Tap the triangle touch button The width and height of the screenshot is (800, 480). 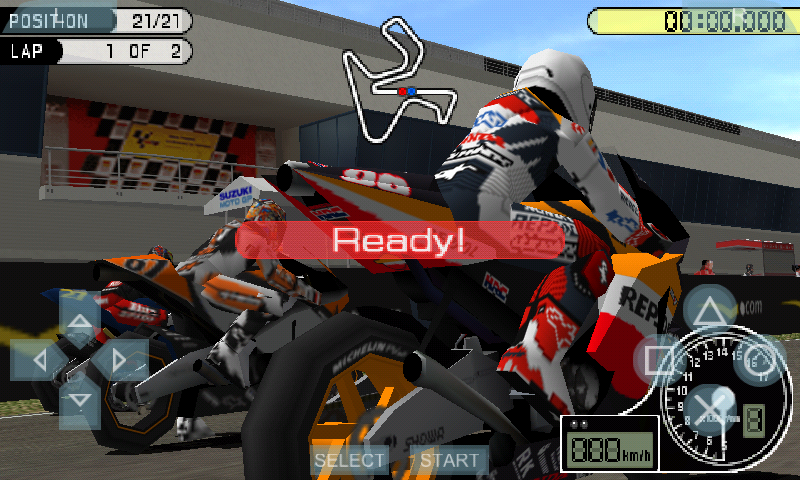click(709, 311)
